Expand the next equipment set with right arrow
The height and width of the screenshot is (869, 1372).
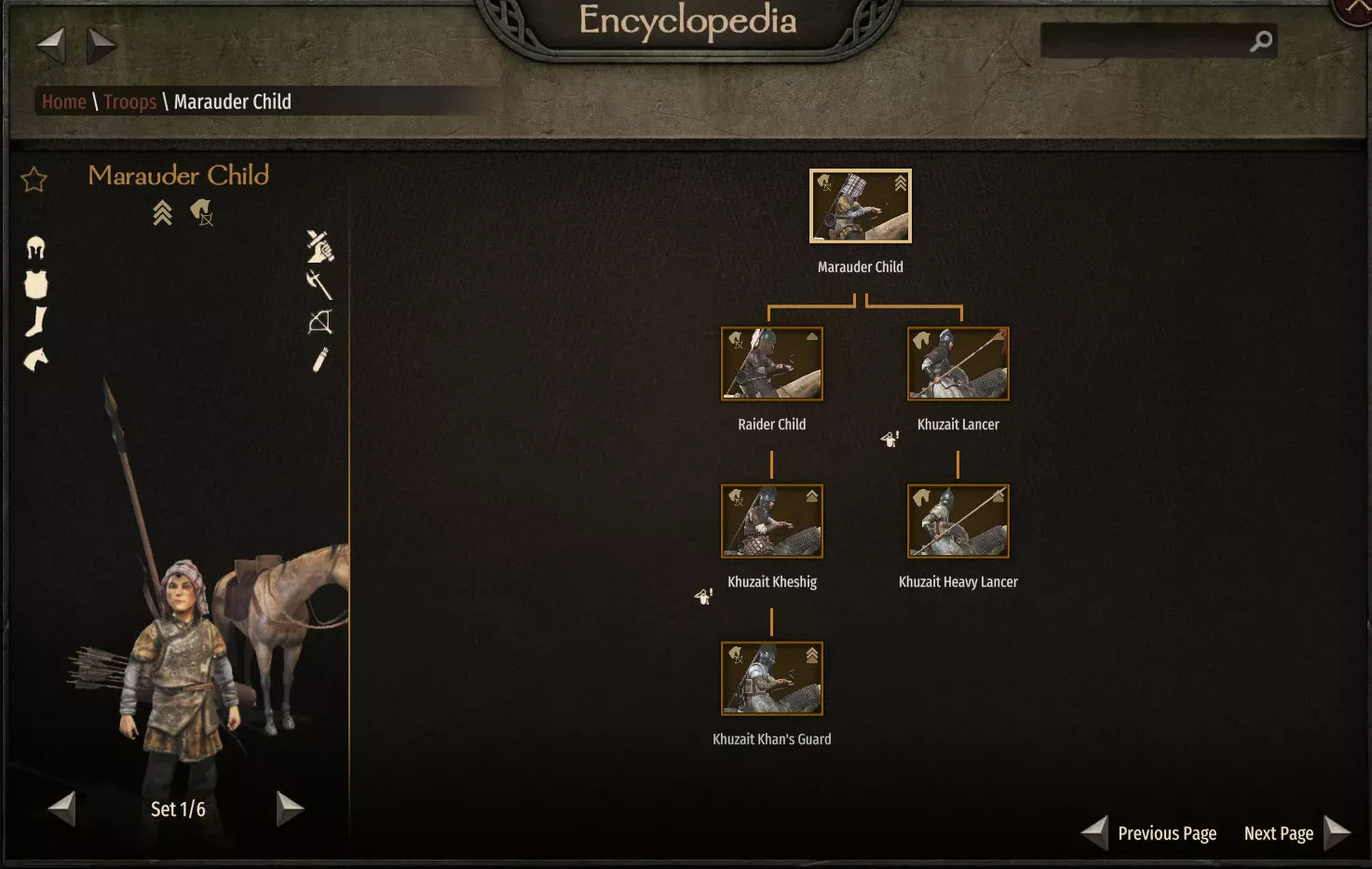tap(290, 808)
